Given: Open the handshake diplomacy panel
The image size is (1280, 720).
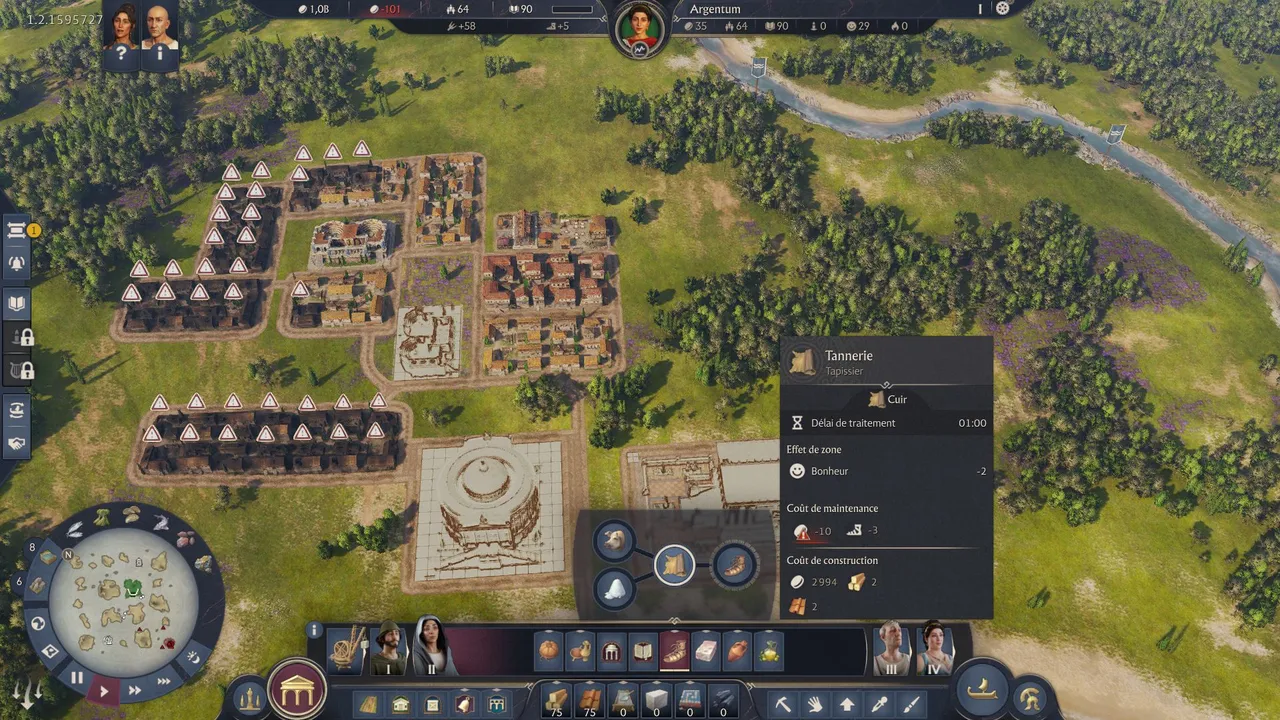Looking at the screenshot, I should (17, 443).
